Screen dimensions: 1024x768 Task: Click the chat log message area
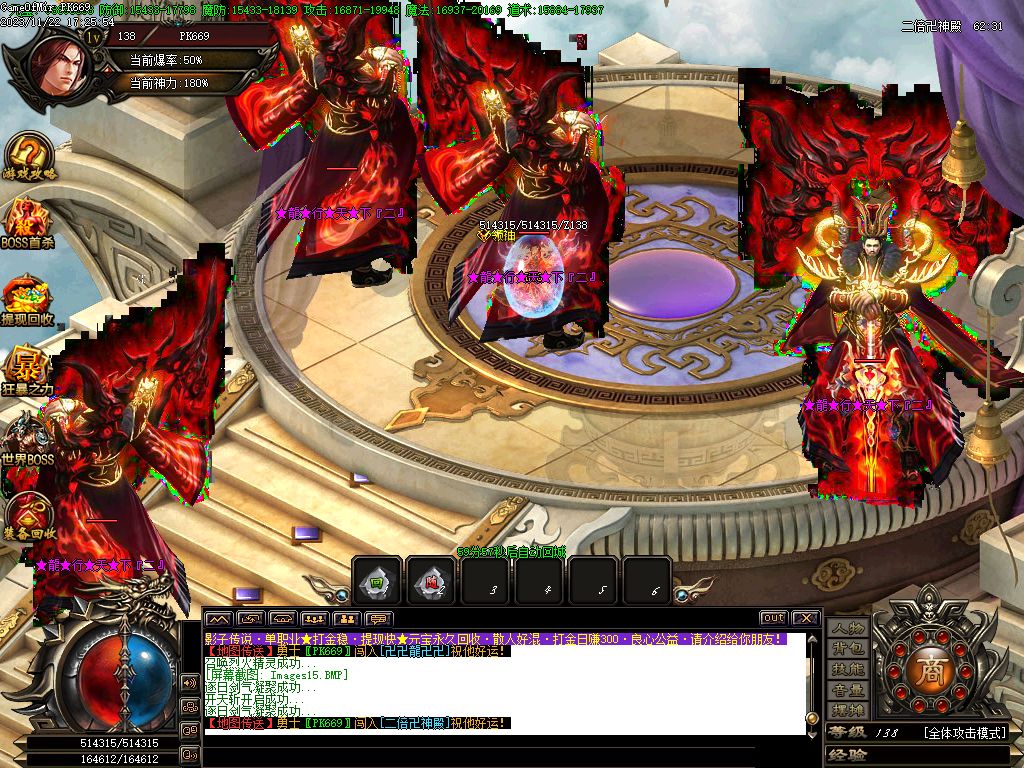click(x=500, y=680)
